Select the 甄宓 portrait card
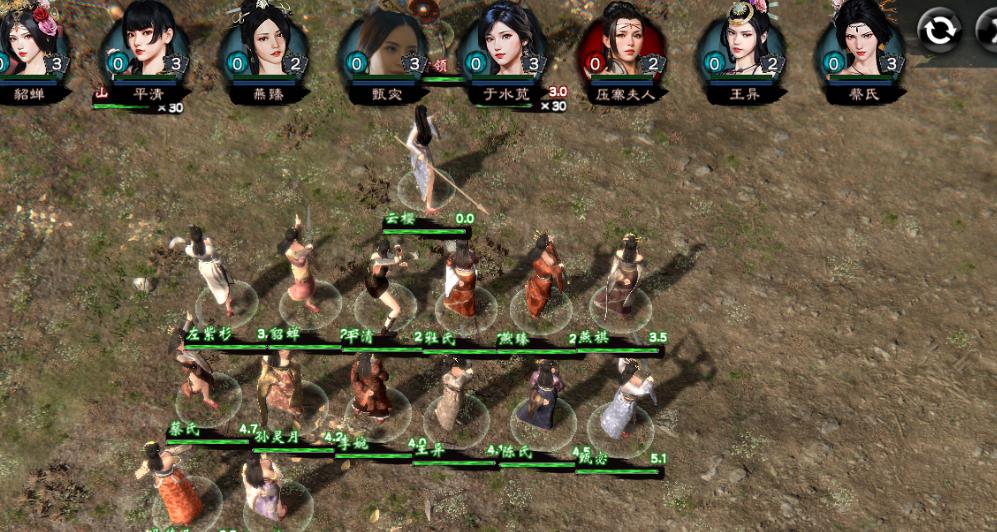This screenshot has width=997, height=532. pyautogui.click(x=383, y=40)
